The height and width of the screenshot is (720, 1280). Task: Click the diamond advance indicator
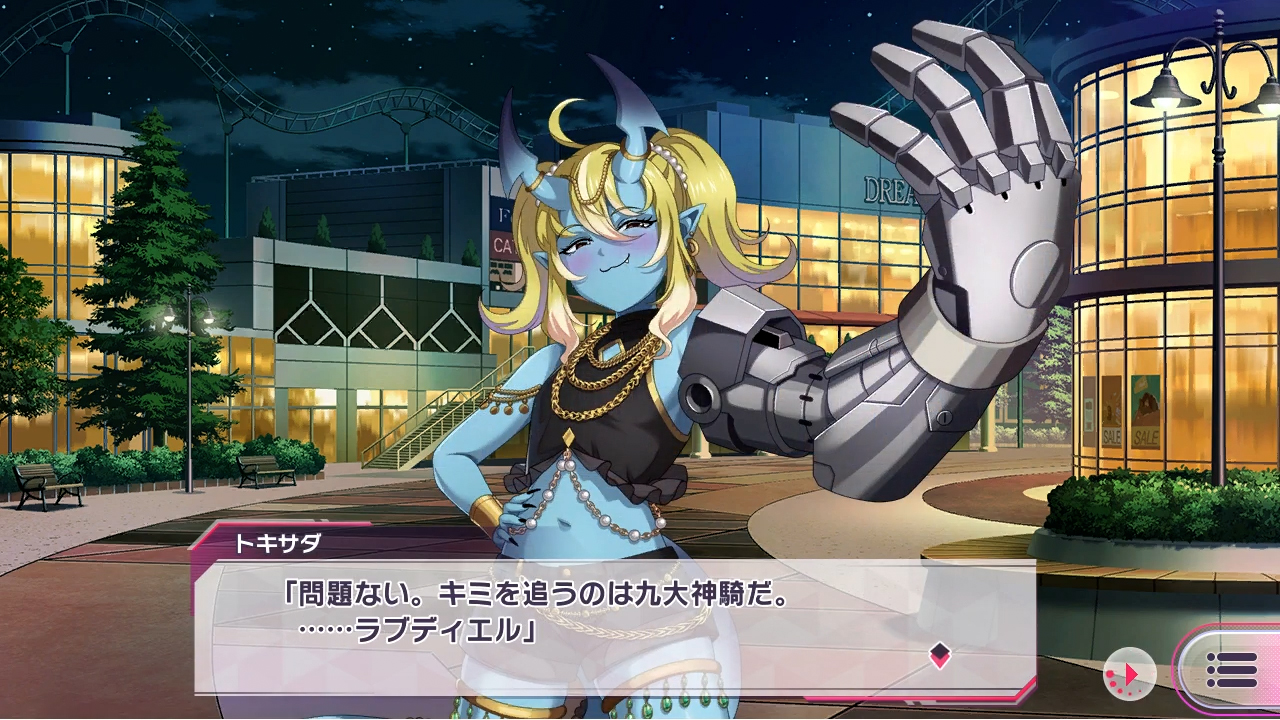(939, 656)
